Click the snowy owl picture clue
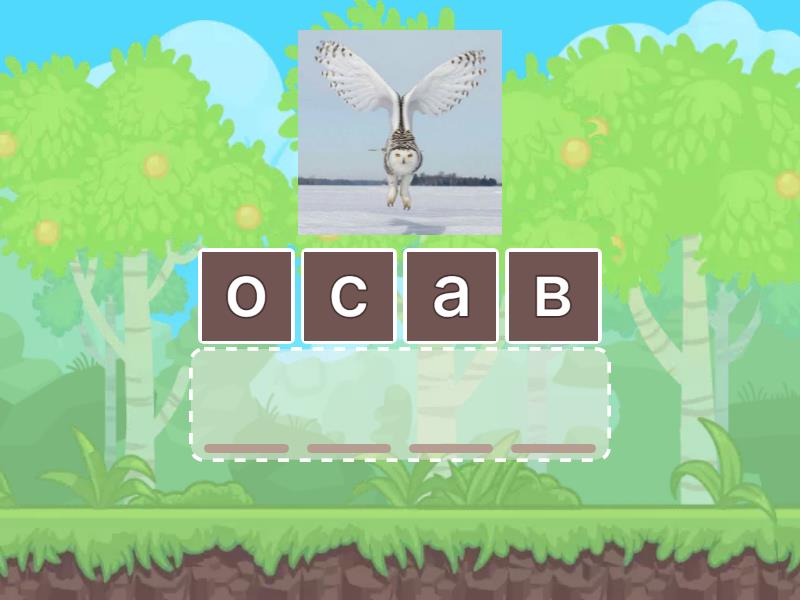Image resolution: width=800 pixels, height=600 pixels. pyautogui.click(x=400, y=132)
